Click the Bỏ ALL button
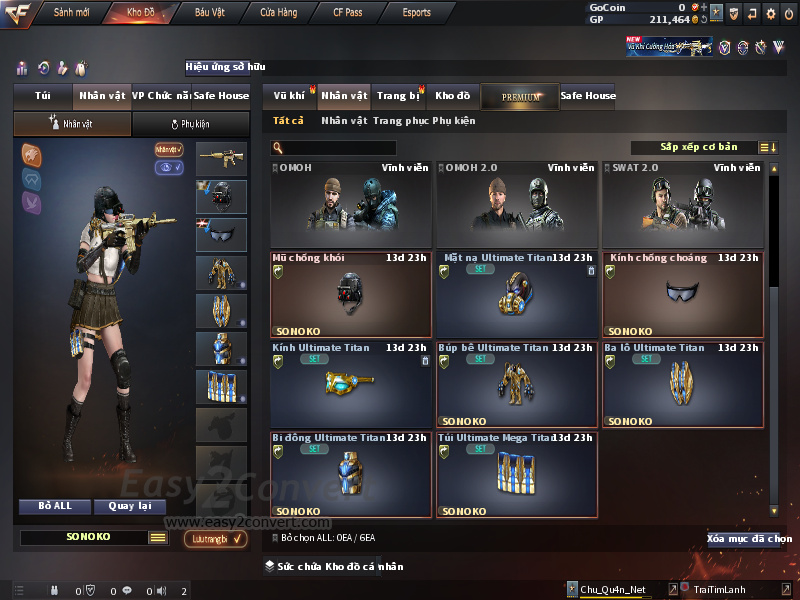This screenshot has height=600, width=800. tap(55, 506)
